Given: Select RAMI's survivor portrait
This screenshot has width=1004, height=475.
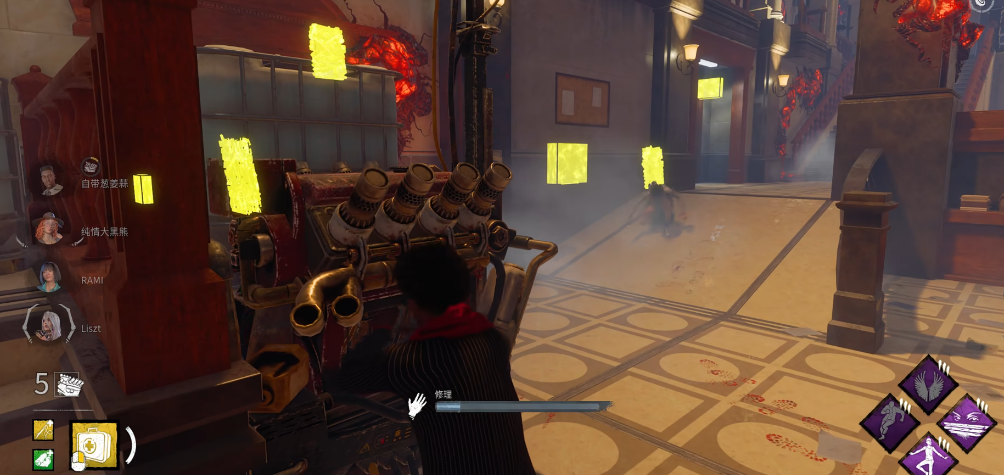Looking at the screenshot, I should (x=48, y=276).
